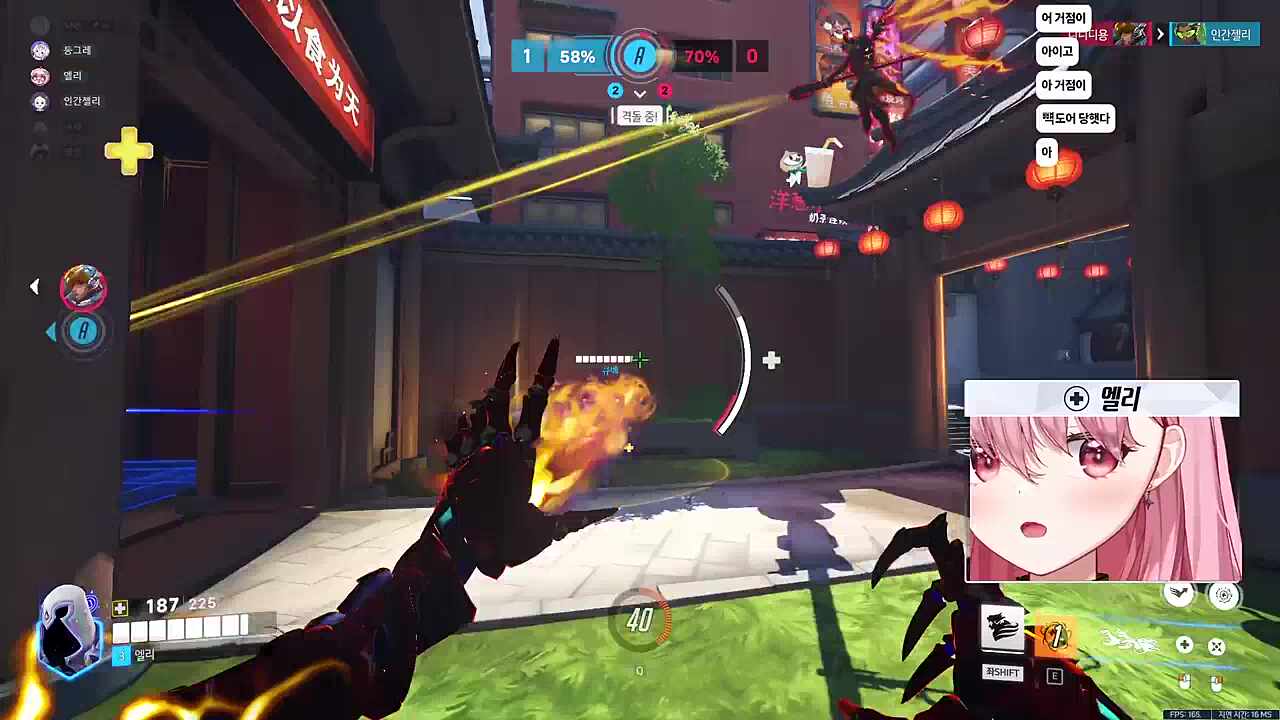Select the winged boot passive icon
The width and height of the screenshot is (1280, 720).
click(1181, 594)
